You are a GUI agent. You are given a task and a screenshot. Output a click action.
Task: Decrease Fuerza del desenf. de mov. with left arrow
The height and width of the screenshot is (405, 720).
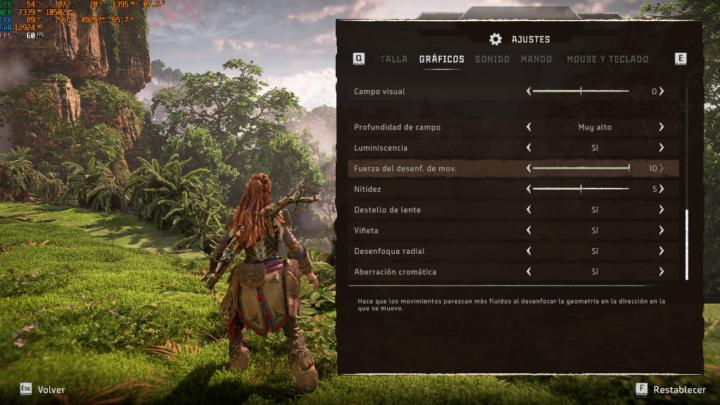coord(528,168)
